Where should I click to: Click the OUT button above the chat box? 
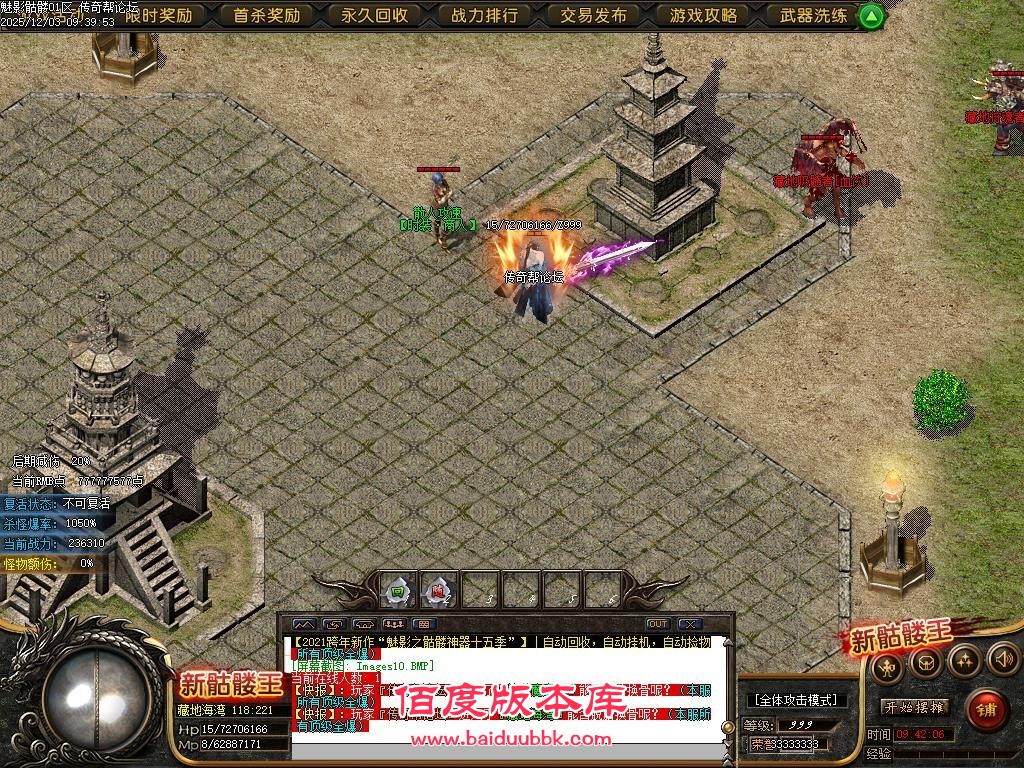pyautogui.click(x=657, y=624)
